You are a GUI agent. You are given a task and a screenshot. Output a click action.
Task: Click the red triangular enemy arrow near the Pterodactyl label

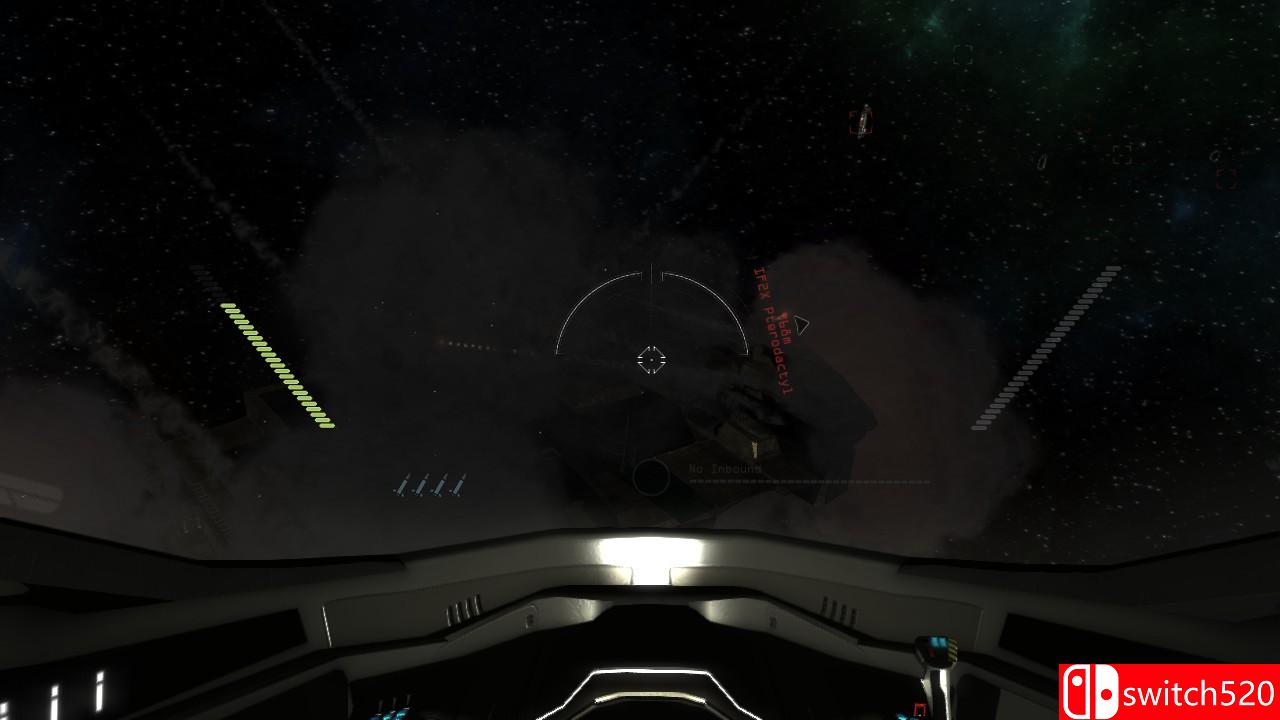pos(800,325)
